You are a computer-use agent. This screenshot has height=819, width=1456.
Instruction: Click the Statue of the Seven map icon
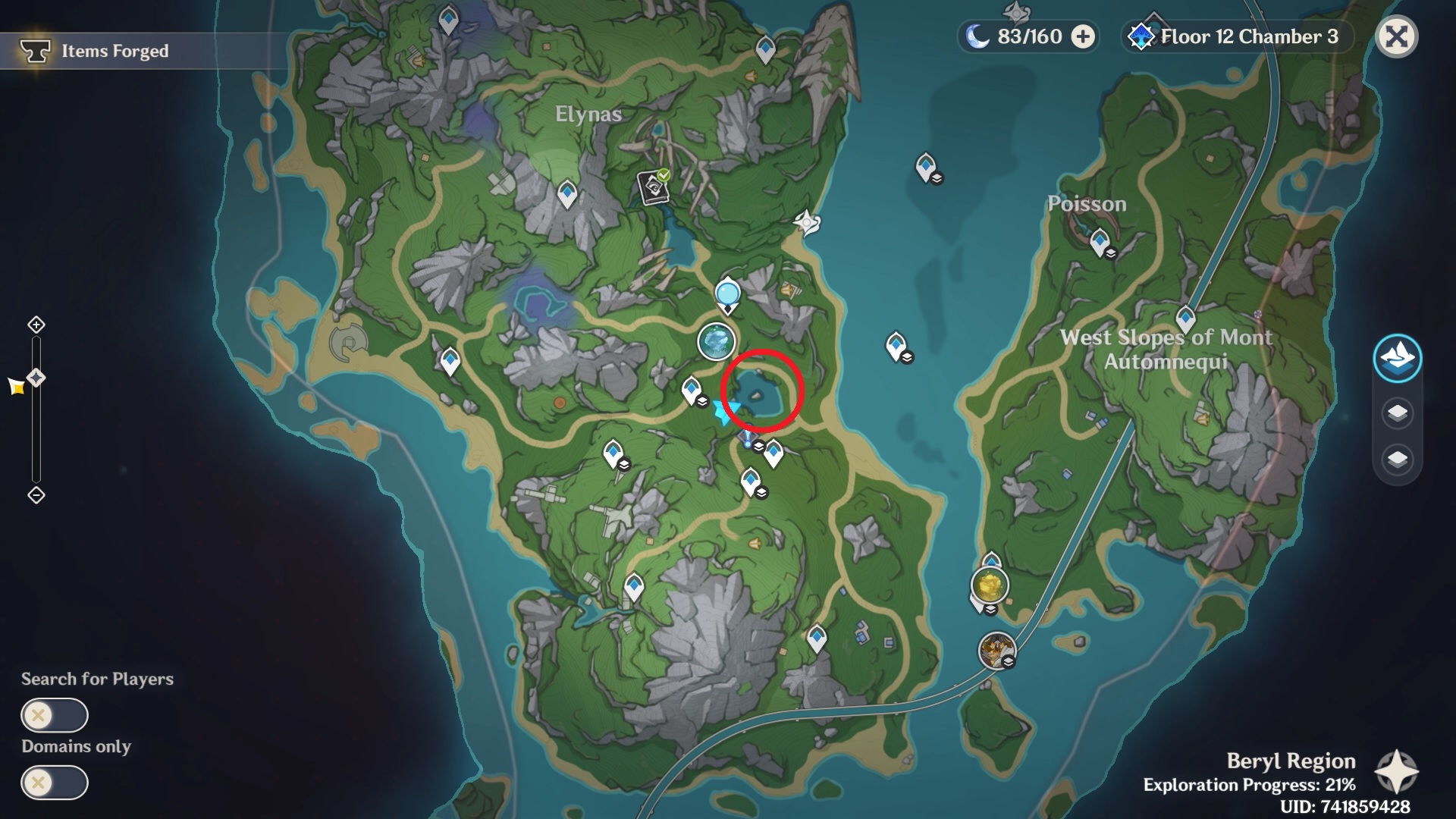[717, 342]
